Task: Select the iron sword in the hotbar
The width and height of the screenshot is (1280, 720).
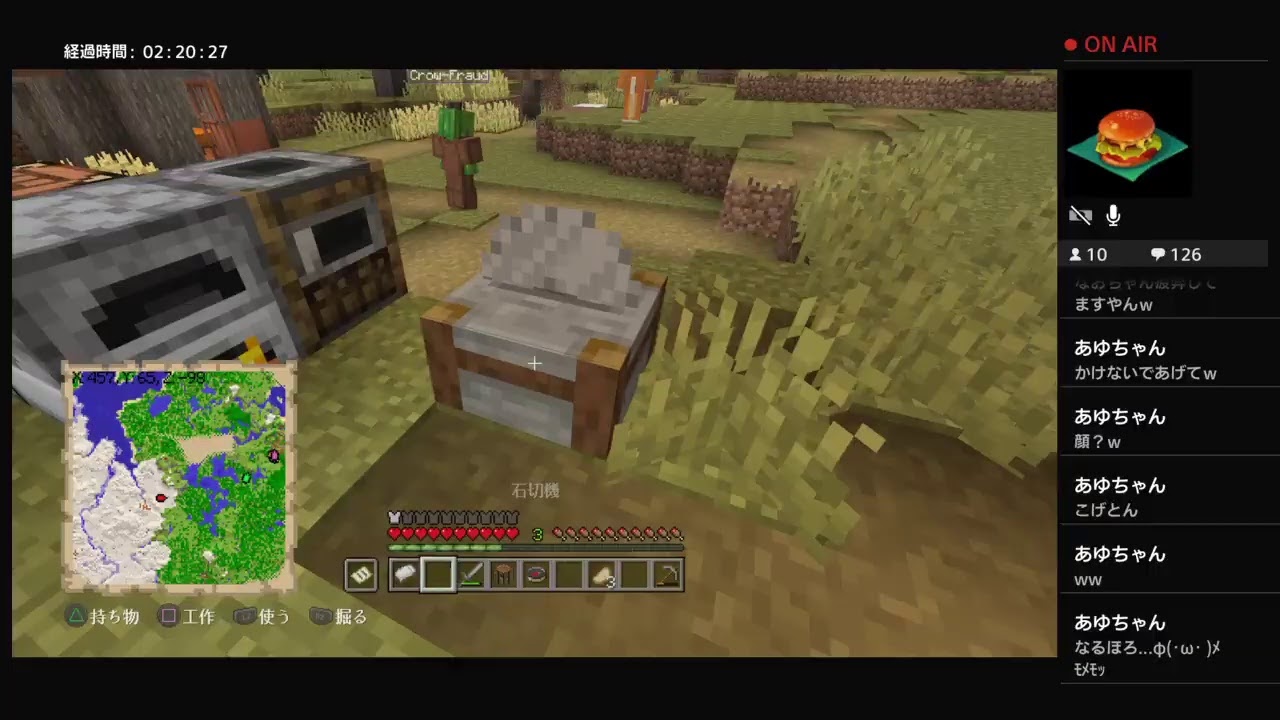Action: (x=471, y=574)
